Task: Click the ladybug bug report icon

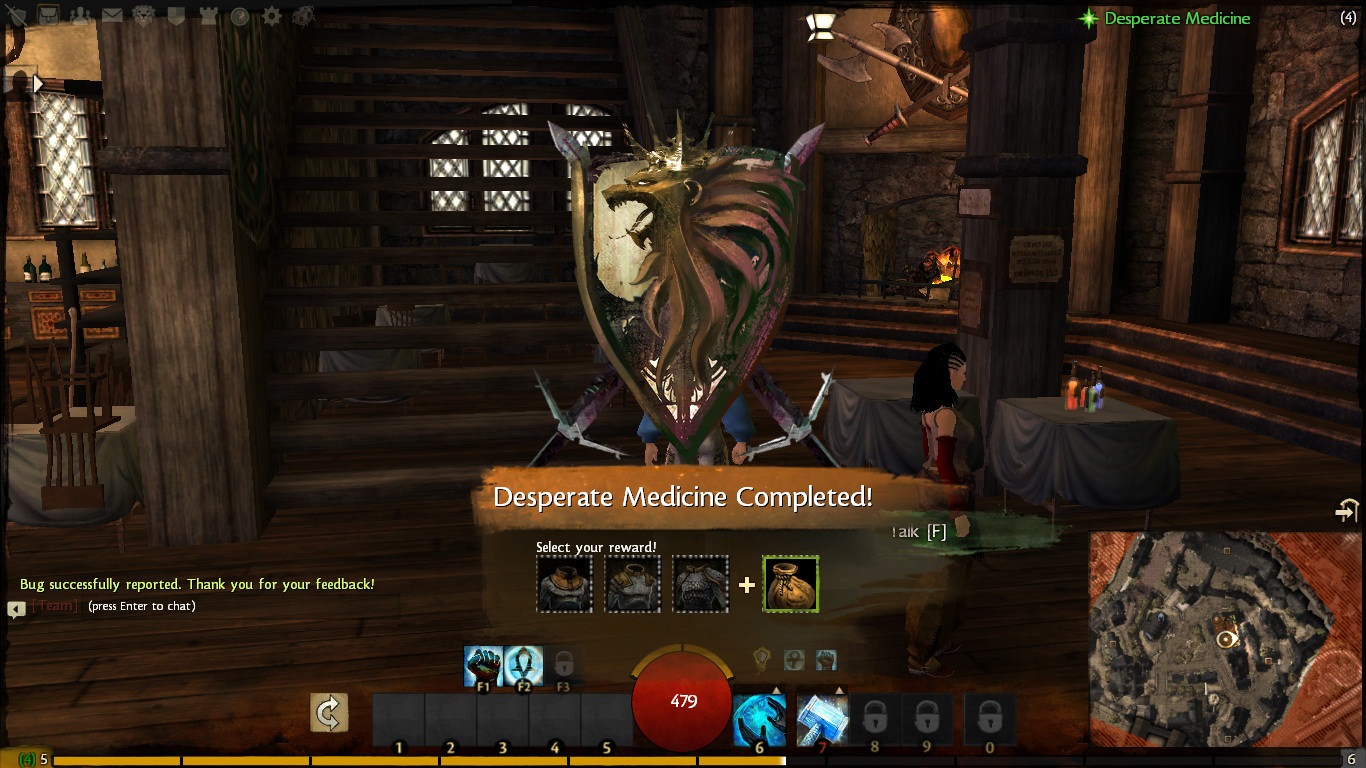Action: pos(304,16)
